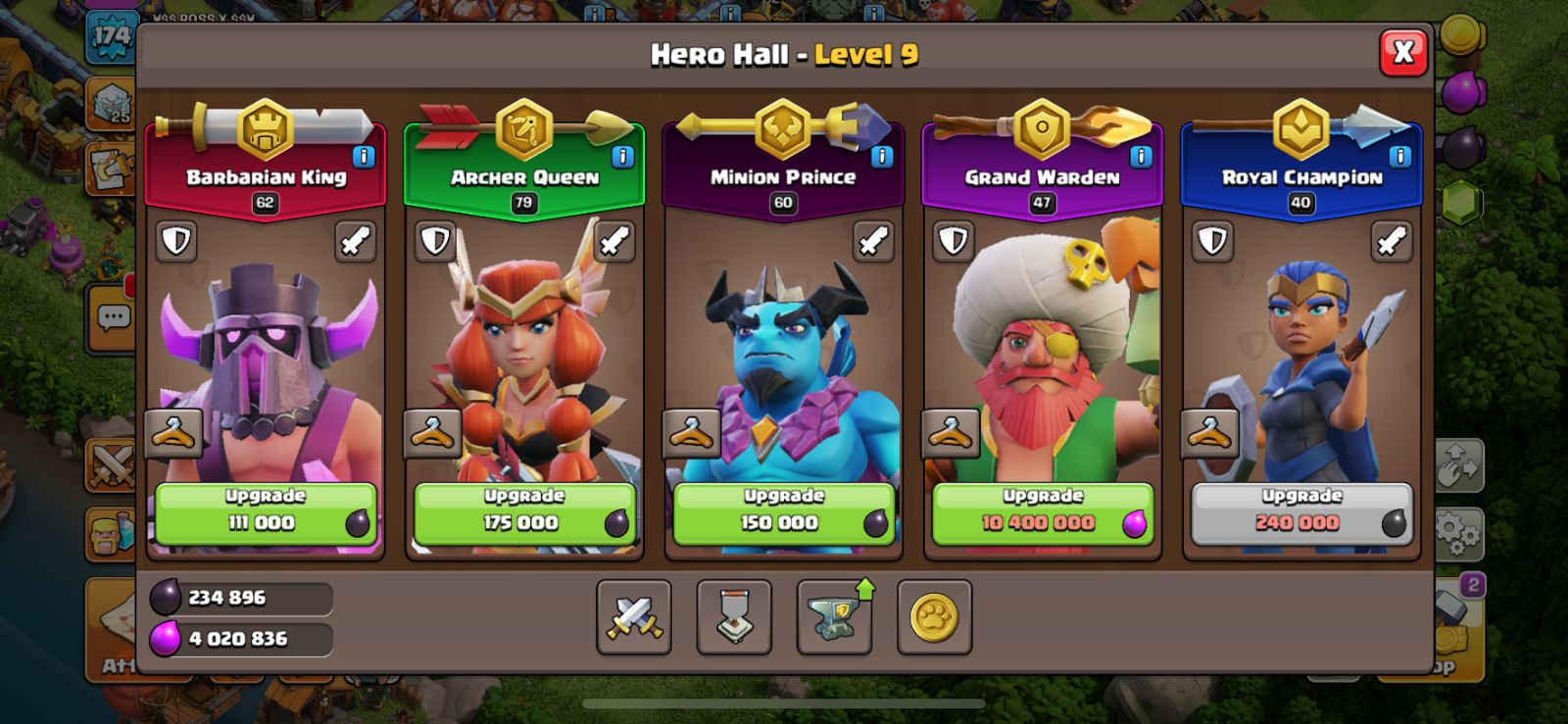Open Grand Warden's hanger skin button
Viewport: 1568px width, 724px height.
pos(950,433)
